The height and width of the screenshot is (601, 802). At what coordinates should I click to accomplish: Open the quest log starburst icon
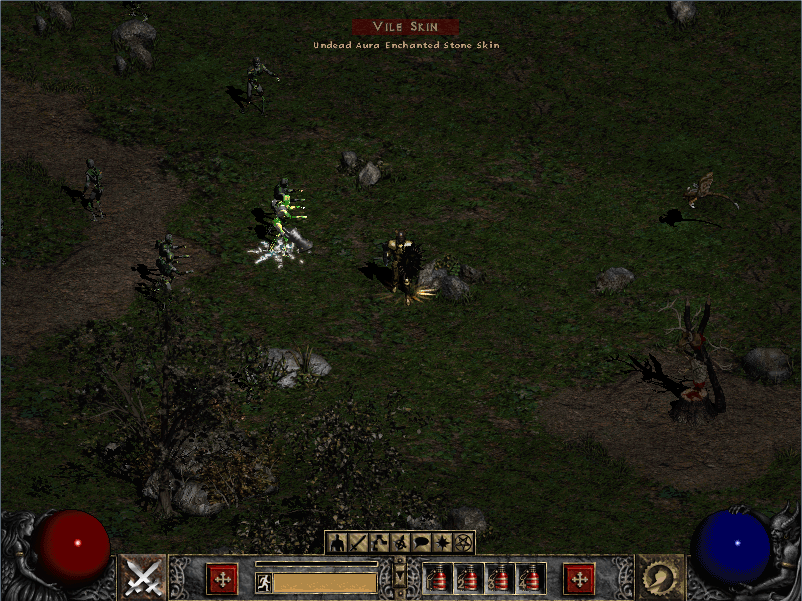[x=442, y=543]
